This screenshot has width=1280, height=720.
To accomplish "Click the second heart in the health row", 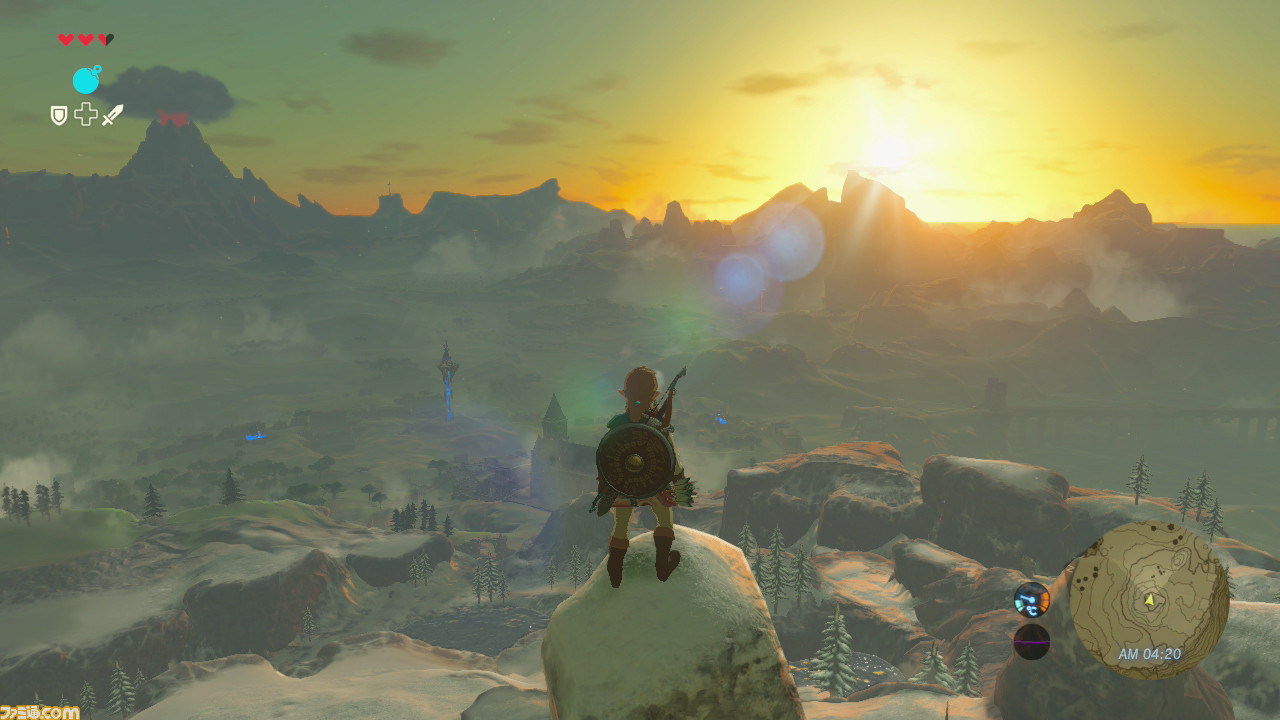I will point(86,37).
